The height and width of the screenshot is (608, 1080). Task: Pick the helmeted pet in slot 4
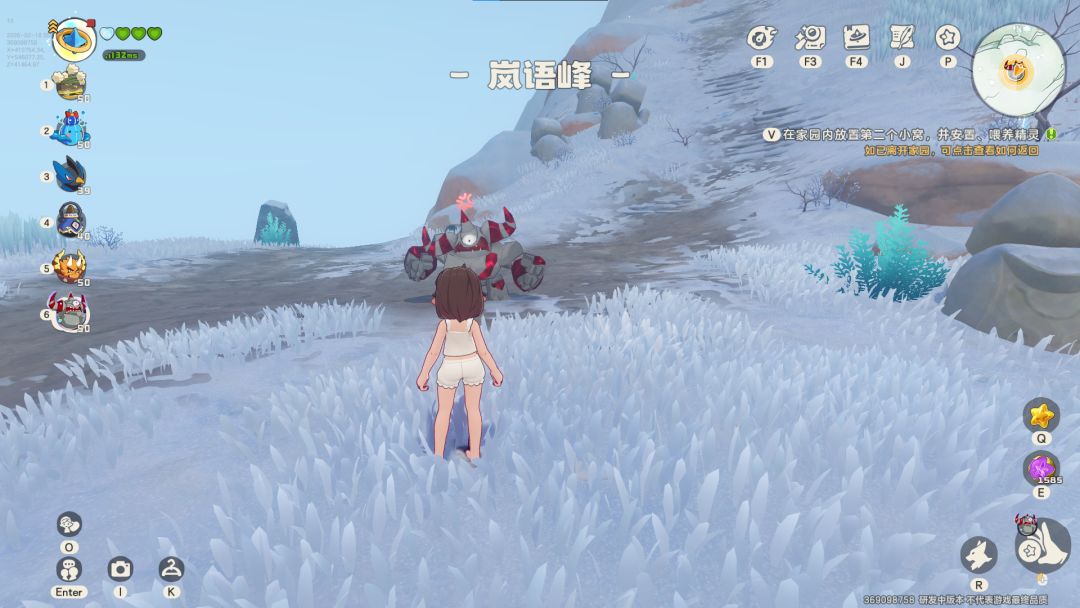coord(71,221)
